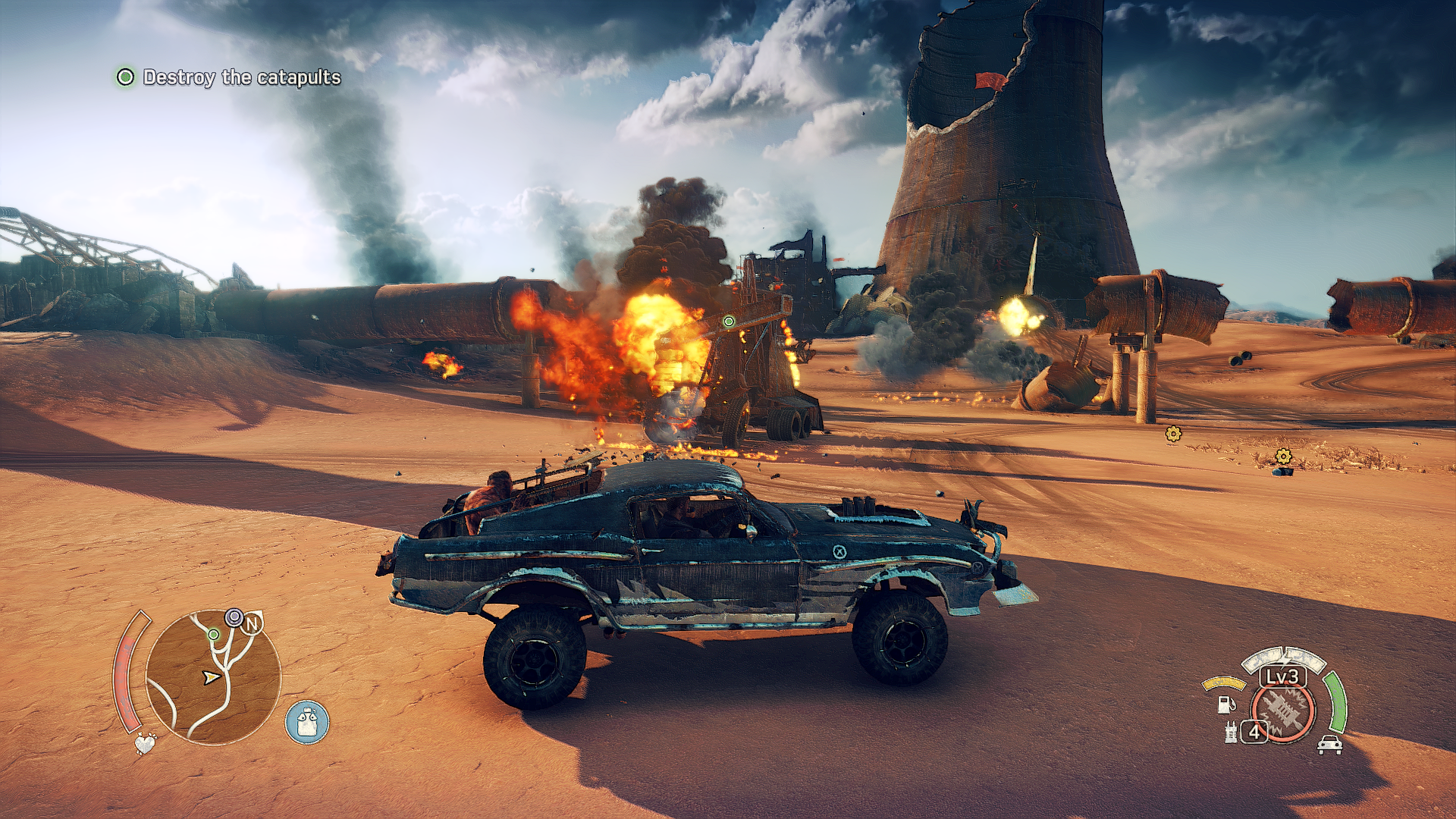Click the north compass N indicator
The image size is (1456, 819).
pos(253,624)
